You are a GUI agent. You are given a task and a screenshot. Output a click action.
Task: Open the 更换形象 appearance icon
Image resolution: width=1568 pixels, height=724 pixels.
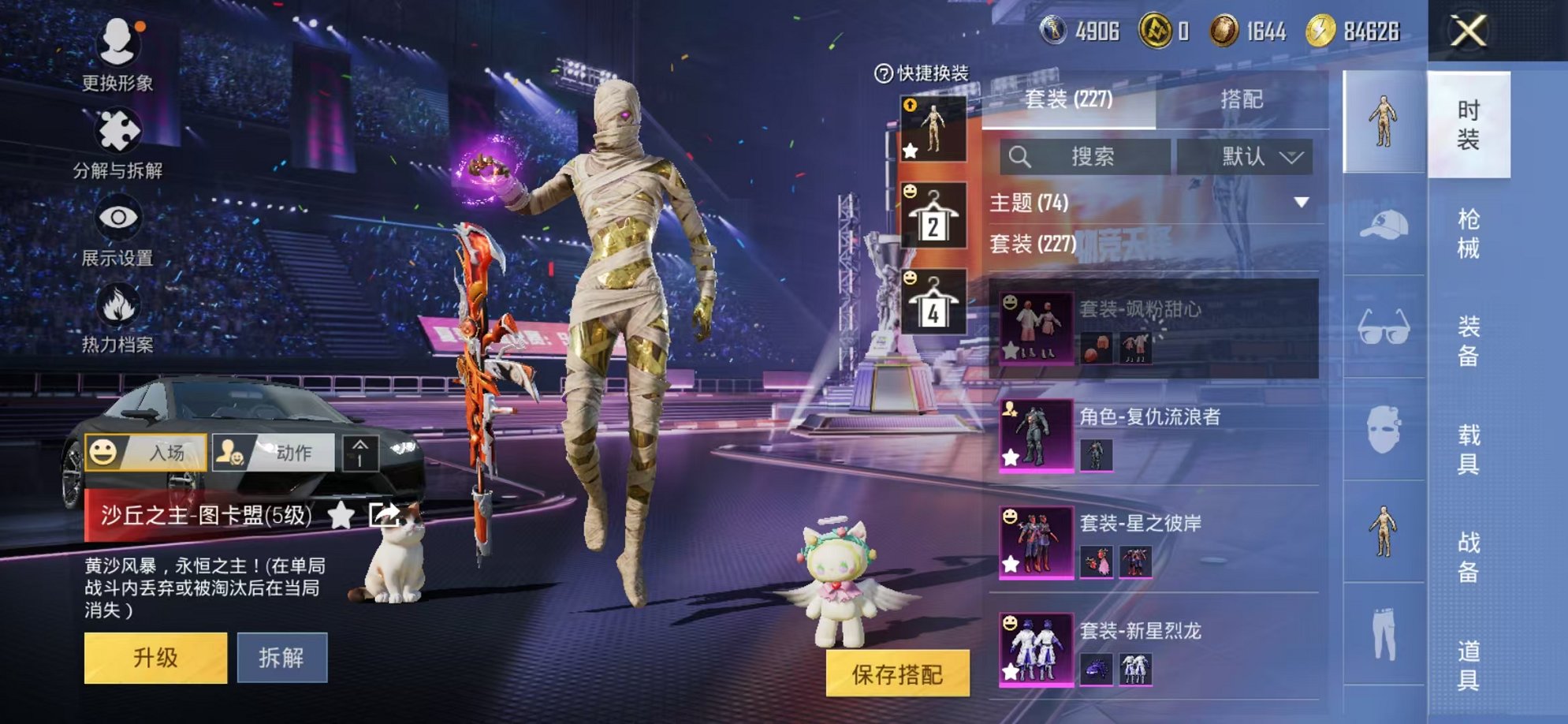click(117, 38)
